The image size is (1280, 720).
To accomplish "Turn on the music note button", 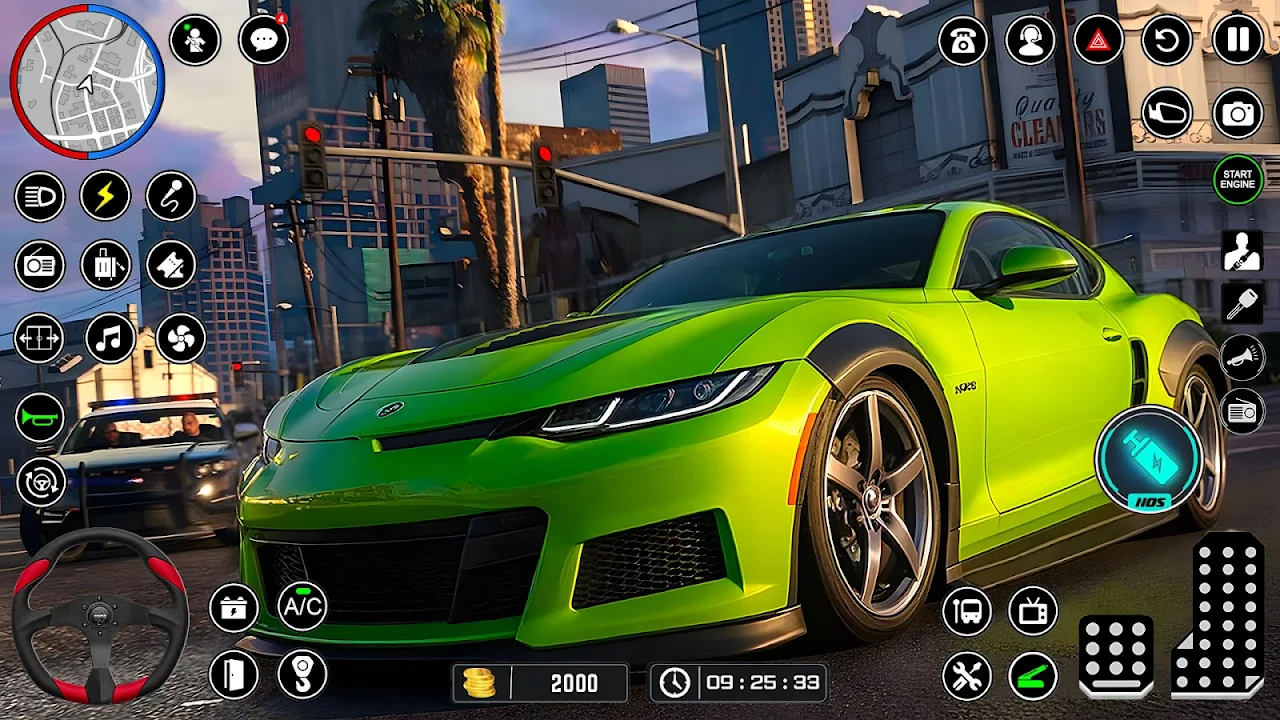I will 110,338.
